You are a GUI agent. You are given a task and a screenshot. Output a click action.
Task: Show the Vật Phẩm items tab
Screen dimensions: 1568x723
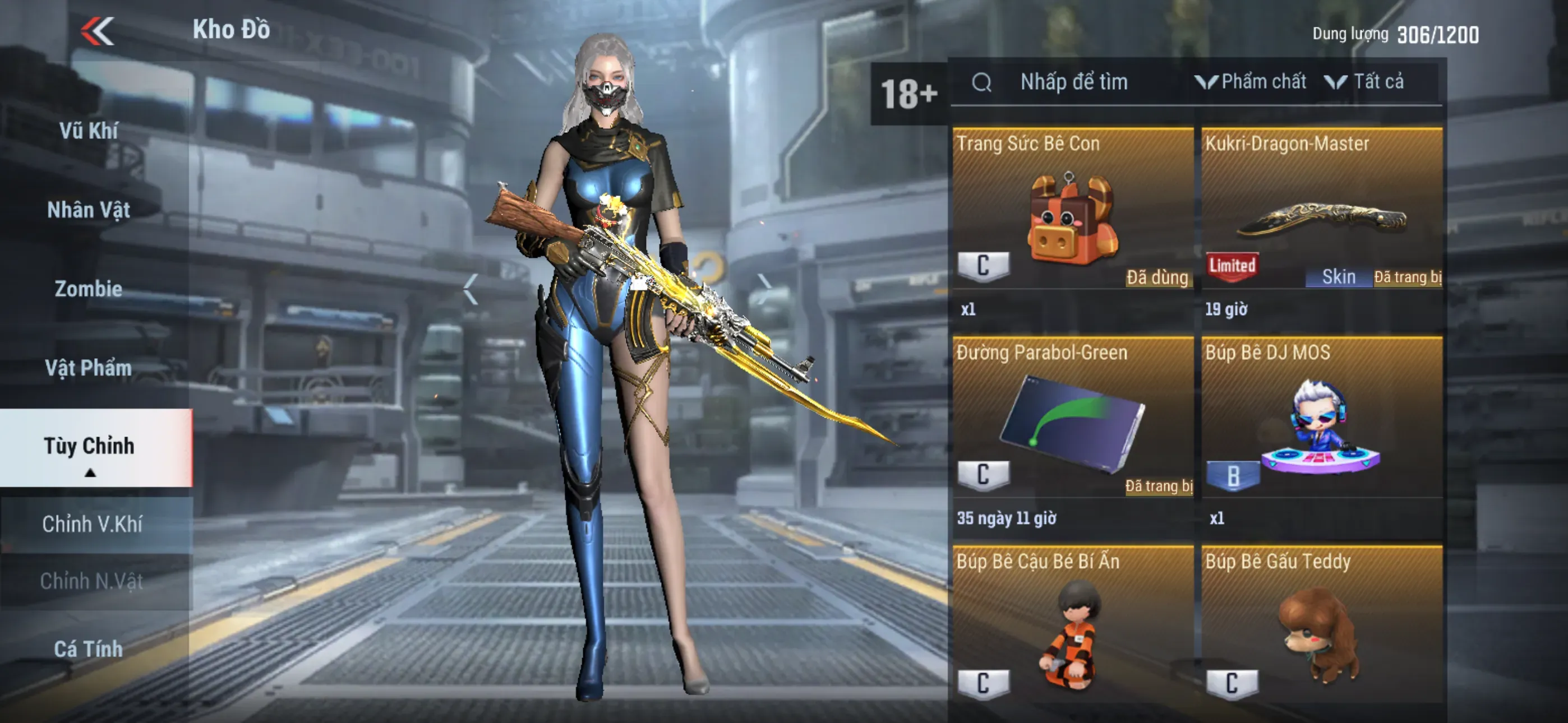click(89, 368)
